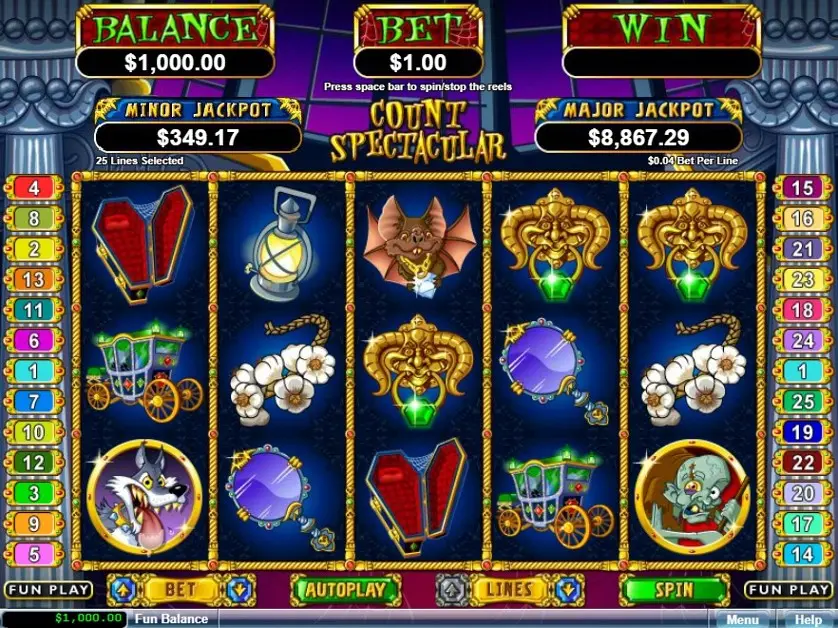Highlight payline 12 marker
838x628 pixels.
[x=34, y=463]
